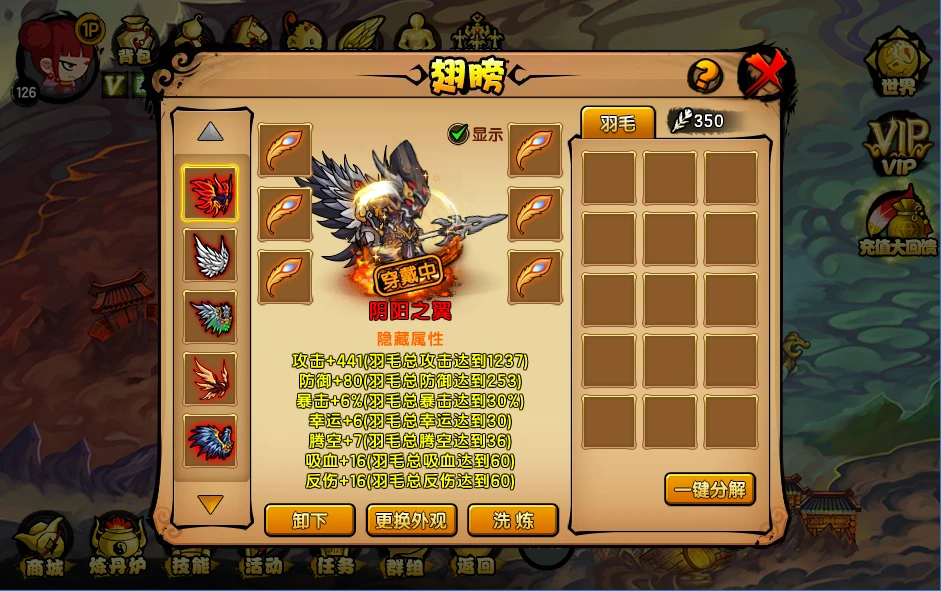The image size is (941, 591).
Task: Pick the orange-red flame wings thumbnail
Action: pos(210,378)
